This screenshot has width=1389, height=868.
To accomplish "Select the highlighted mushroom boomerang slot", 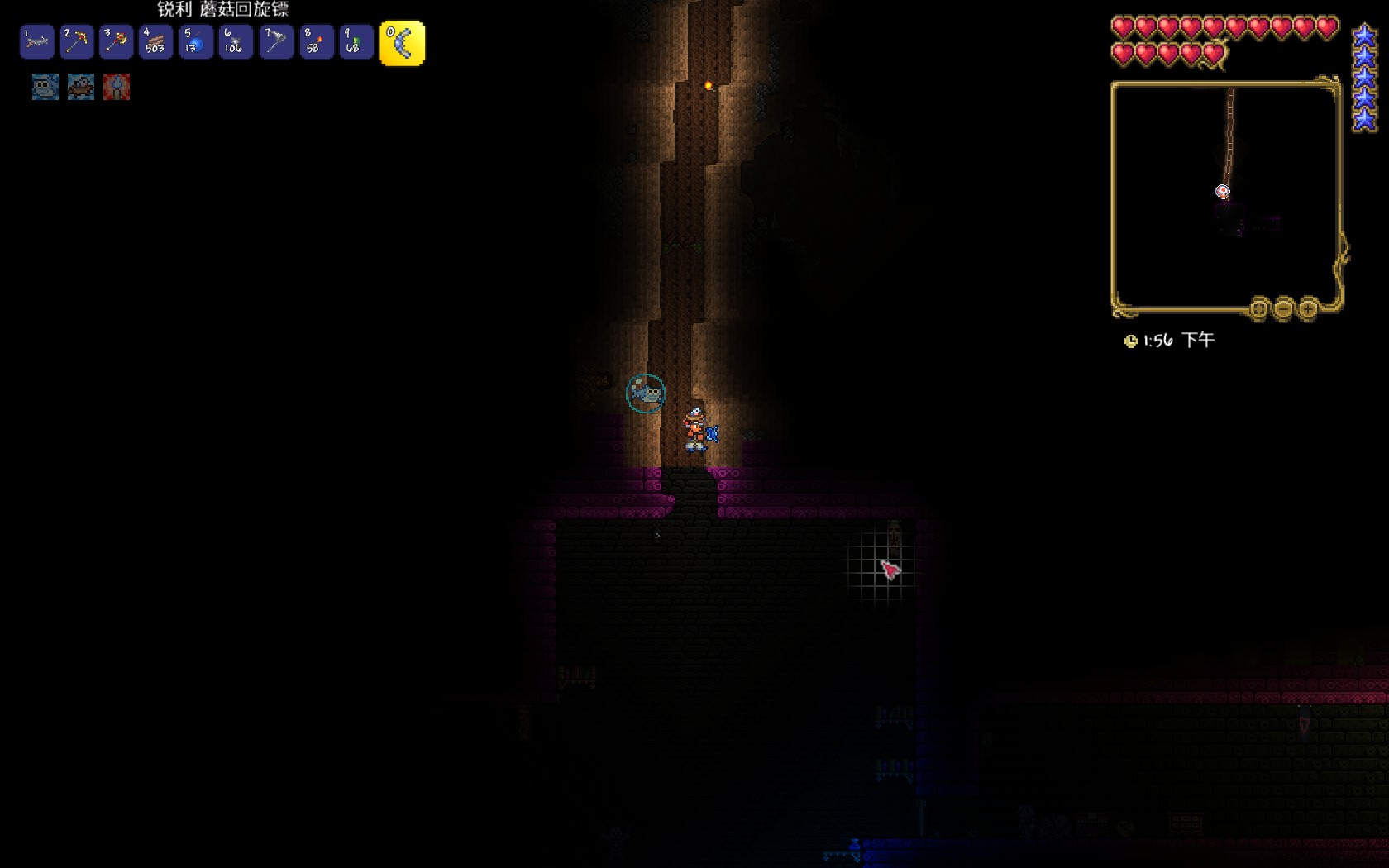I will coord(402,43).
